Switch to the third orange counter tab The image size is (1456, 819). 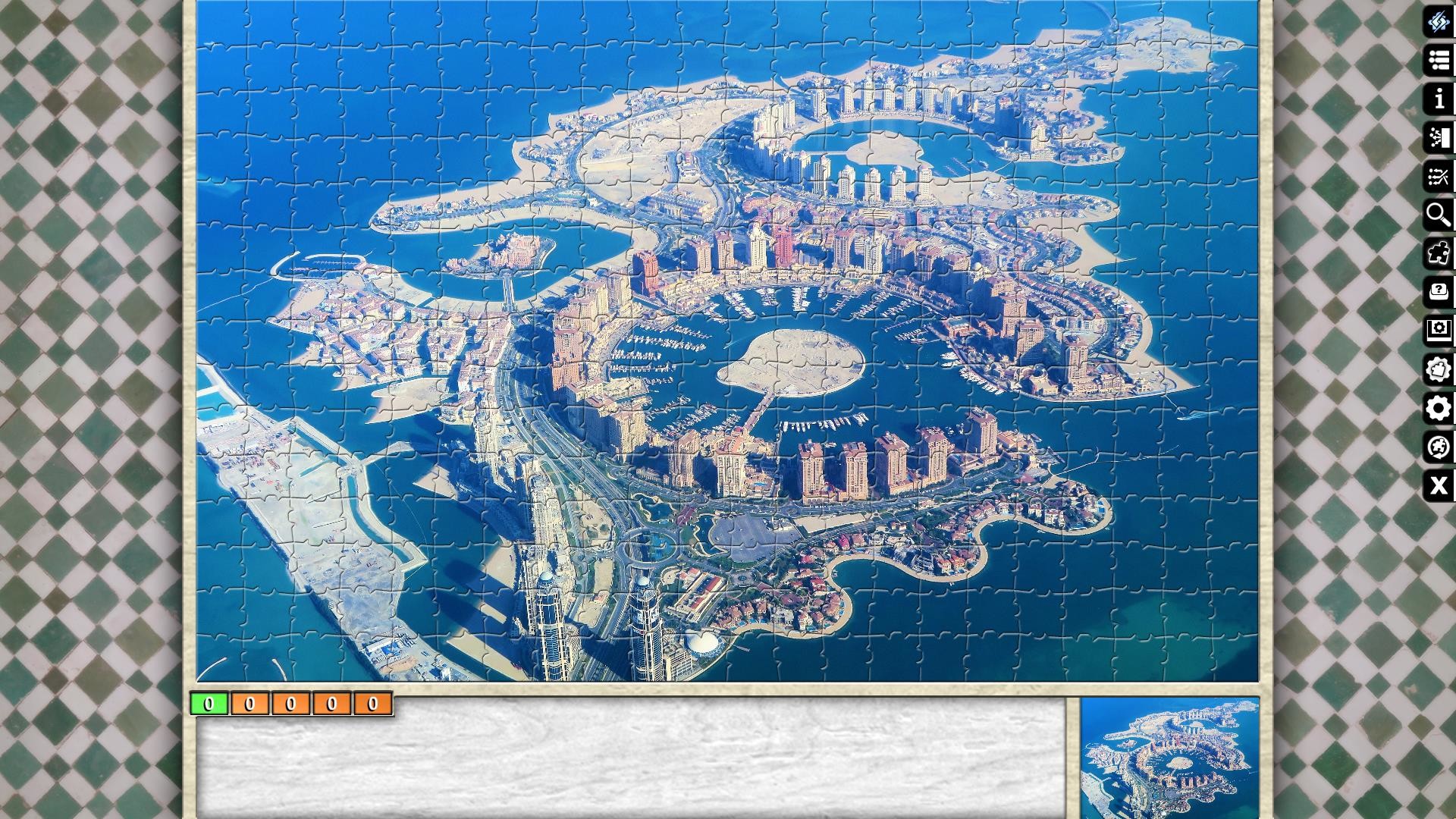(x=329, y=704)
